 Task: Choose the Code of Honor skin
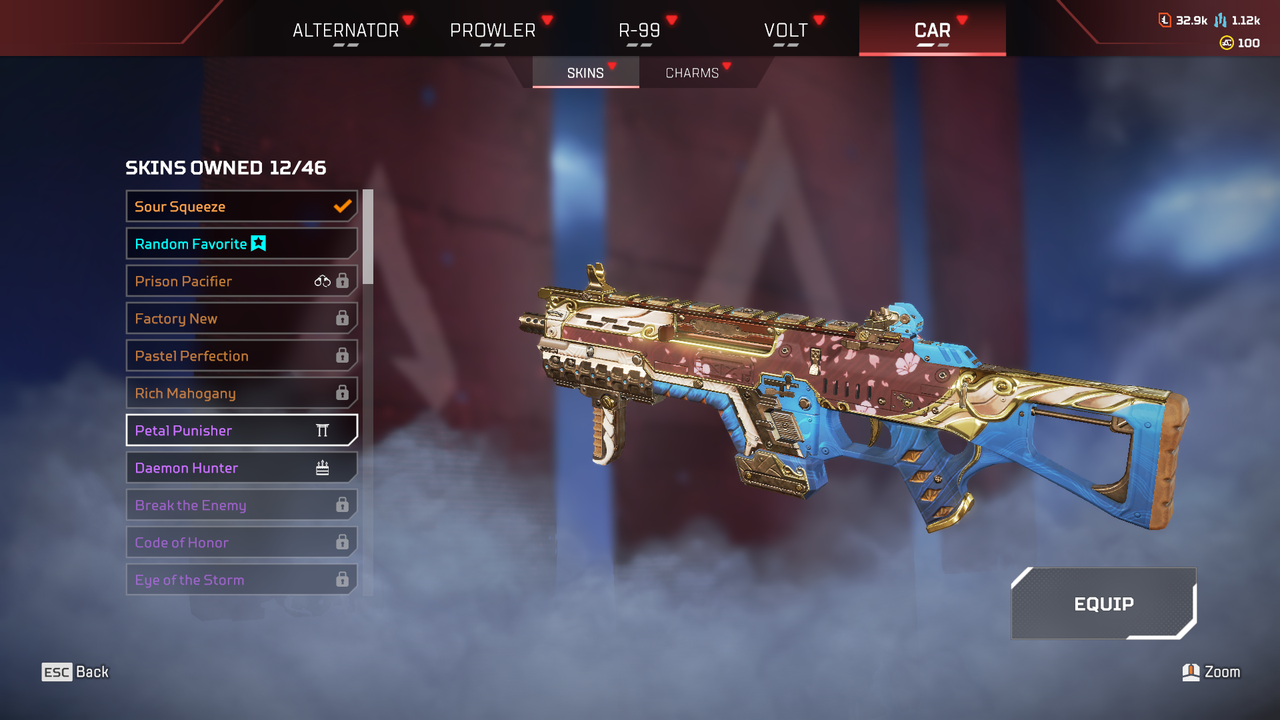pyautogui.click(x=241, y=543)
